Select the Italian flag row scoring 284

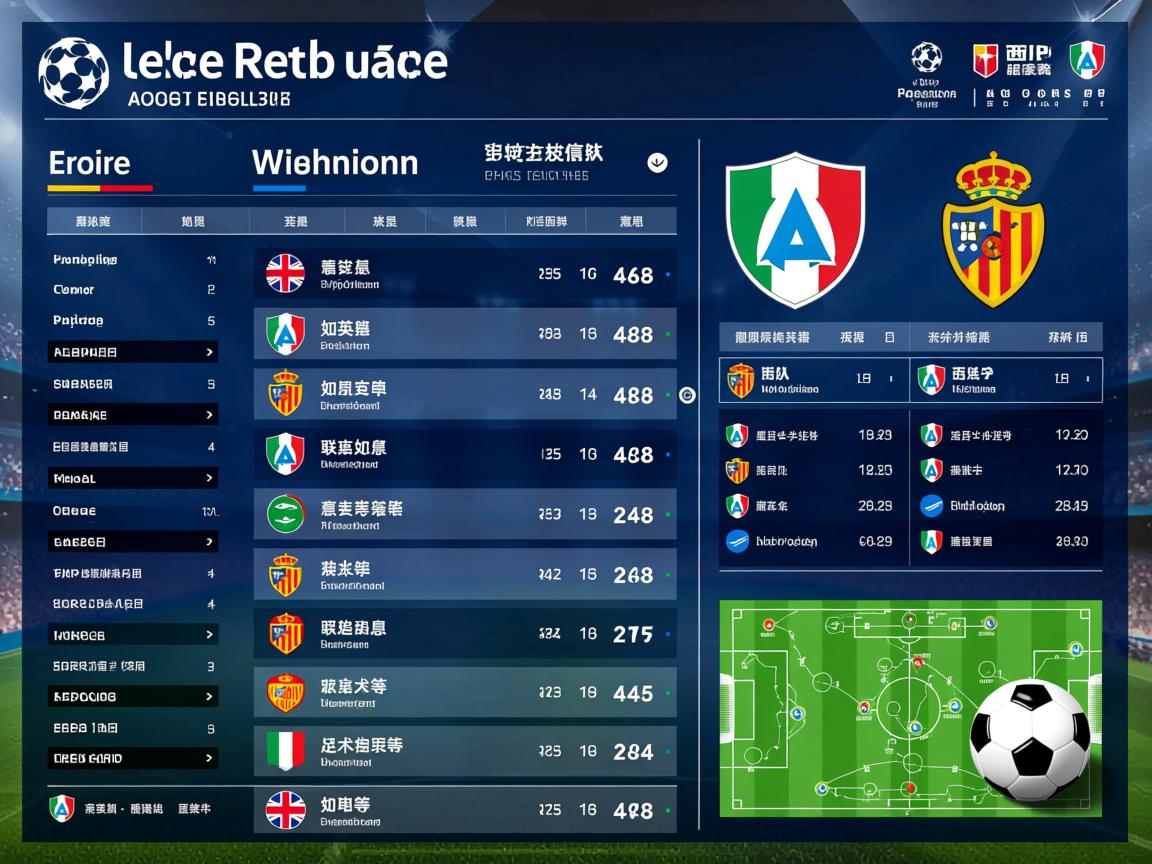pos(465,751)
